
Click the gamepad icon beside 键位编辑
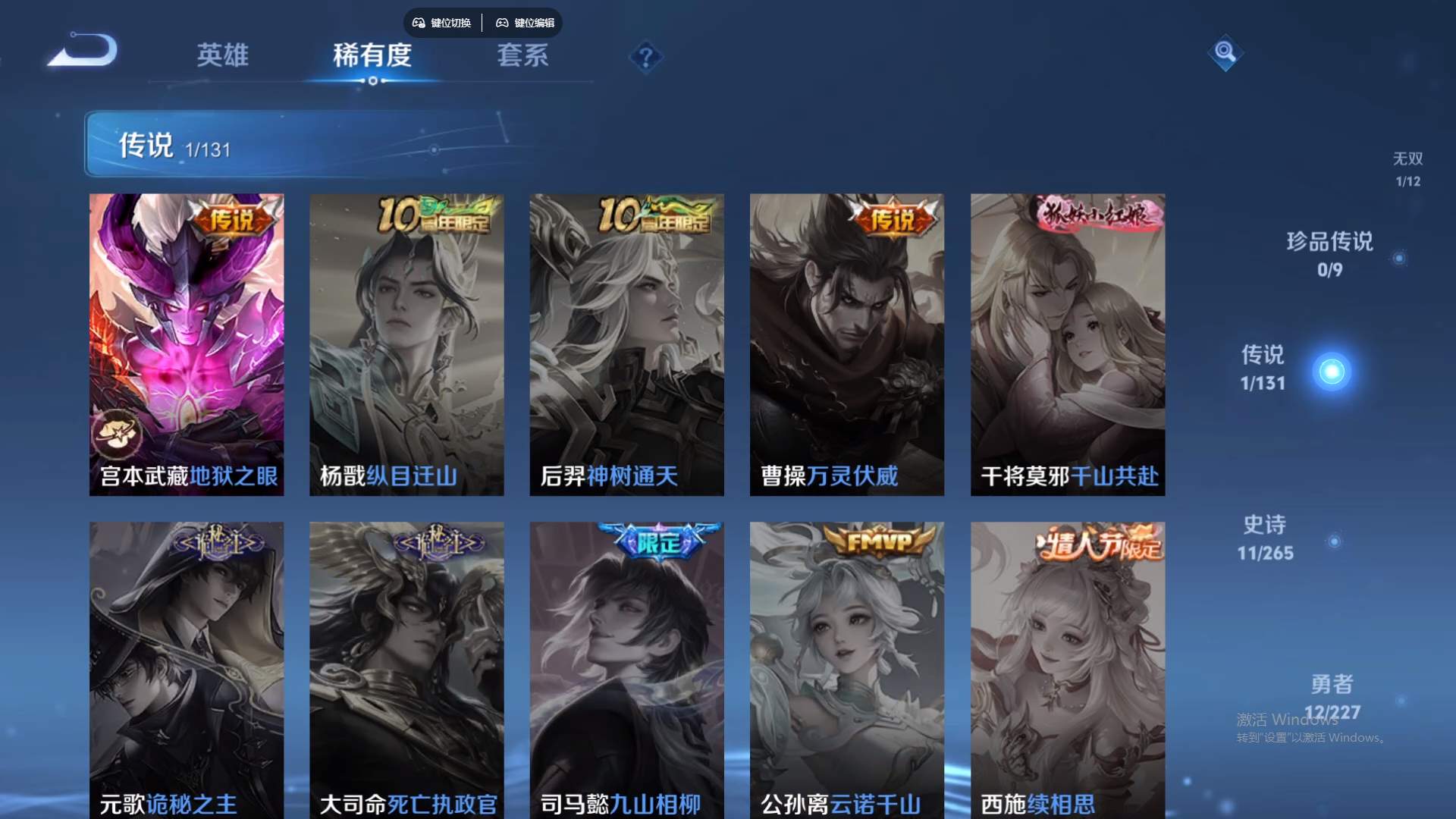pos(502,23)
